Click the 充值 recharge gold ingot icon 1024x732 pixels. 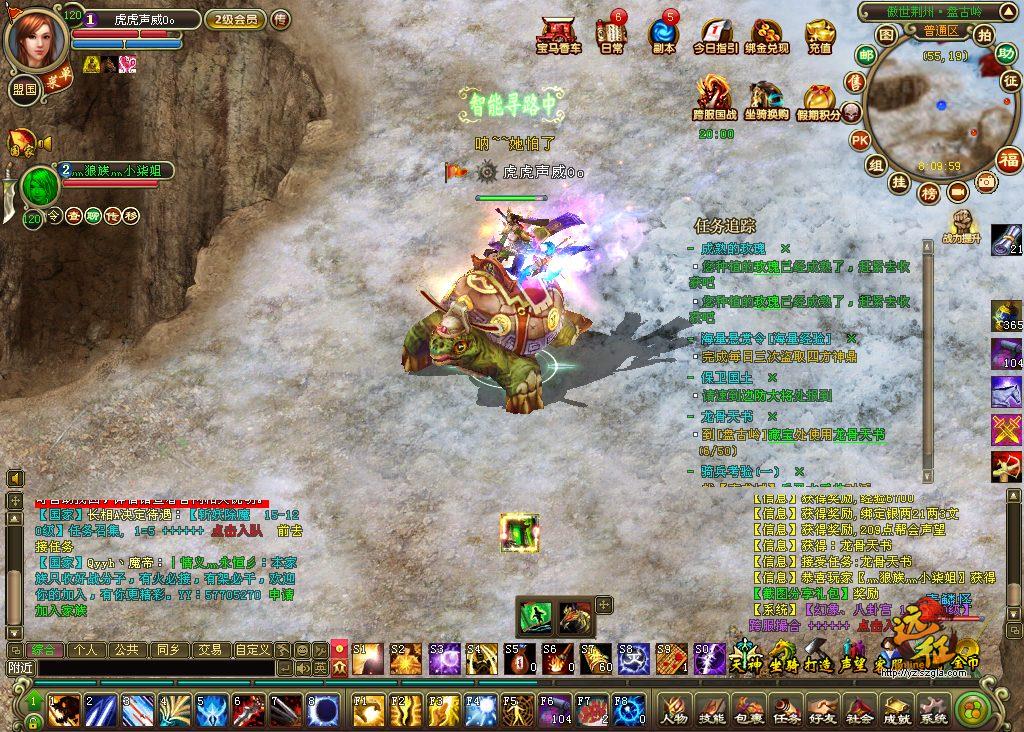pyautogui.click(x=820, y=34)
